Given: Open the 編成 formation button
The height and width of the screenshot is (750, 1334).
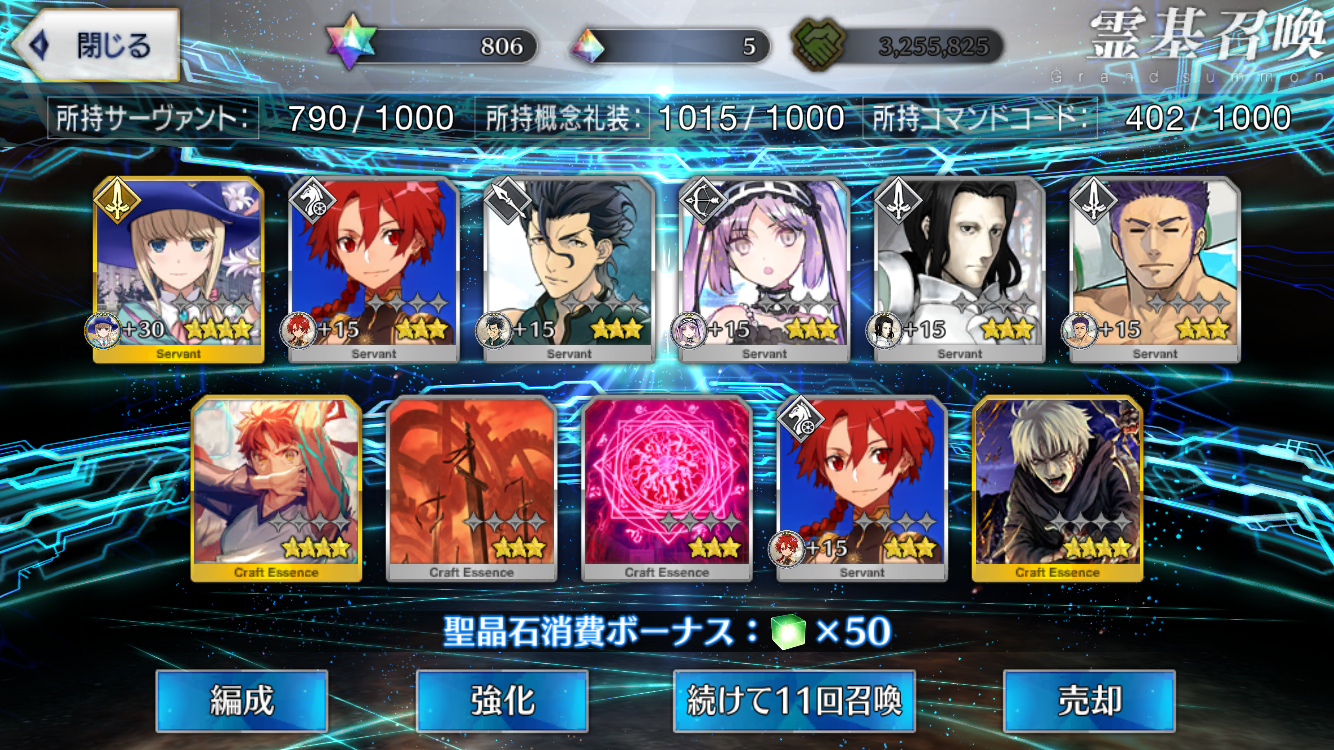Looking at the screenshot, I should [241, 701].
